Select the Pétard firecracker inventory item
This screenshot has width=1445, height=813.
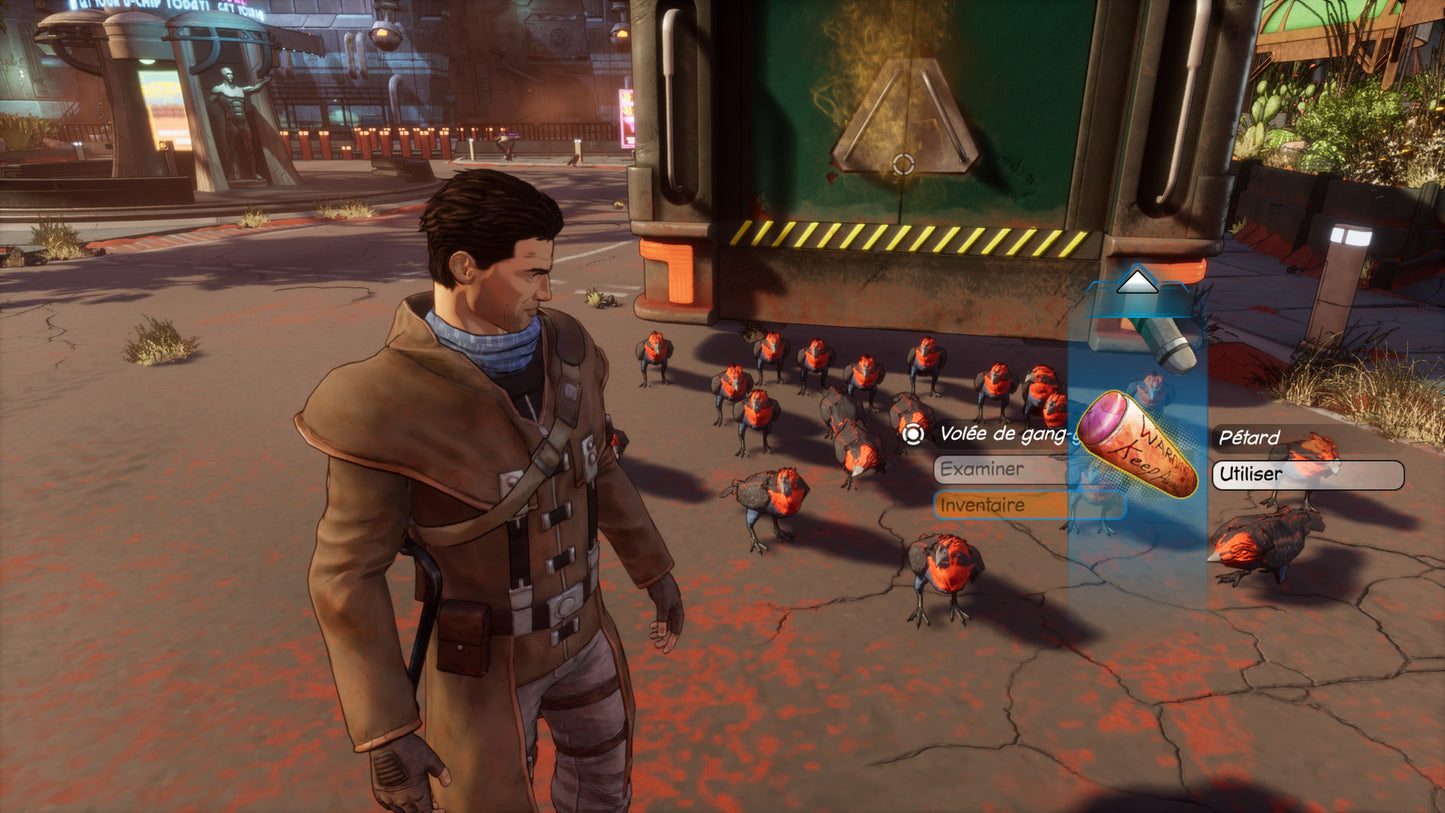(1138, 443)
